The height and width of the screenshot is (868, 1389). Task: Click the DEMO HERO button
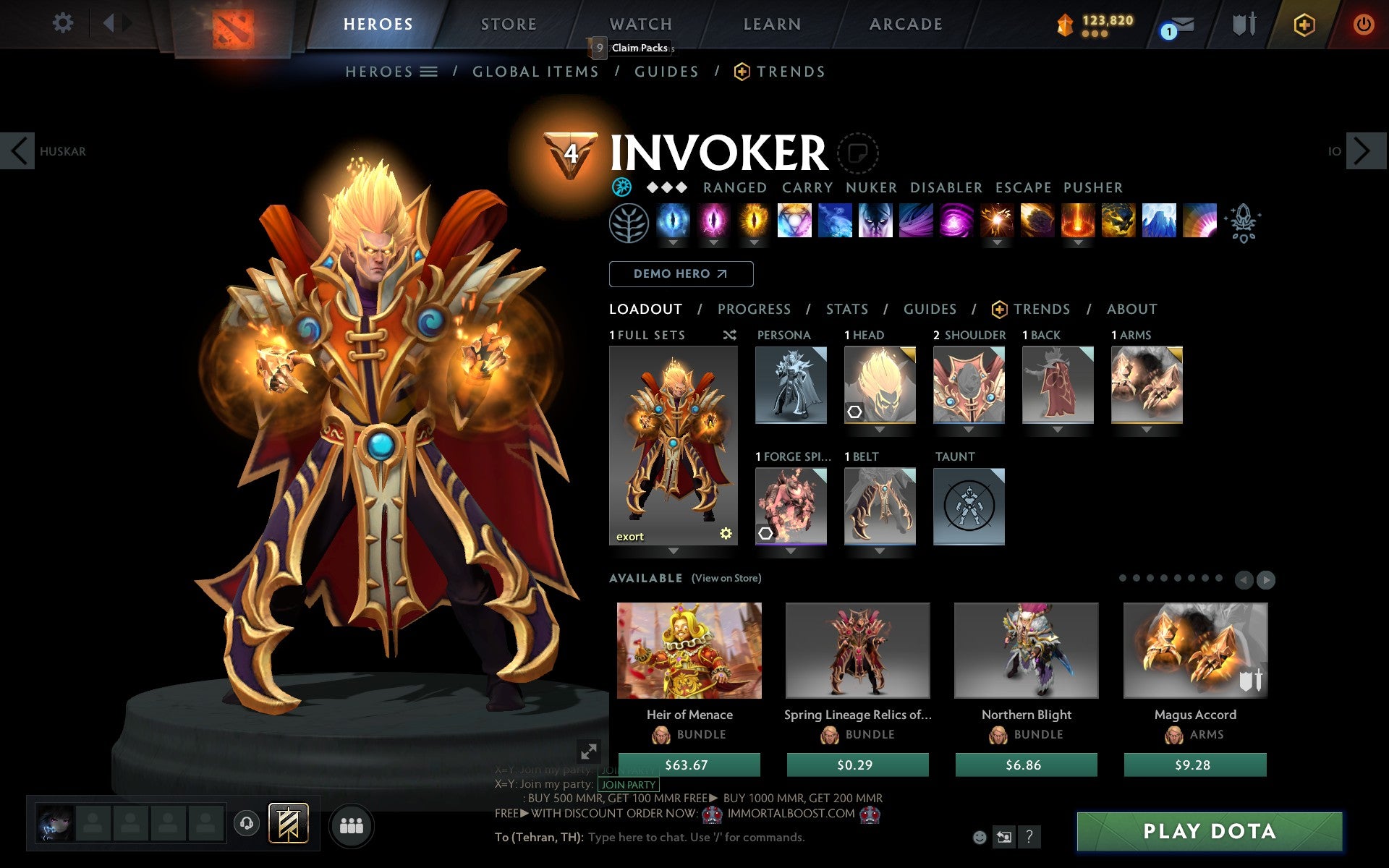[x=681, y=274]
